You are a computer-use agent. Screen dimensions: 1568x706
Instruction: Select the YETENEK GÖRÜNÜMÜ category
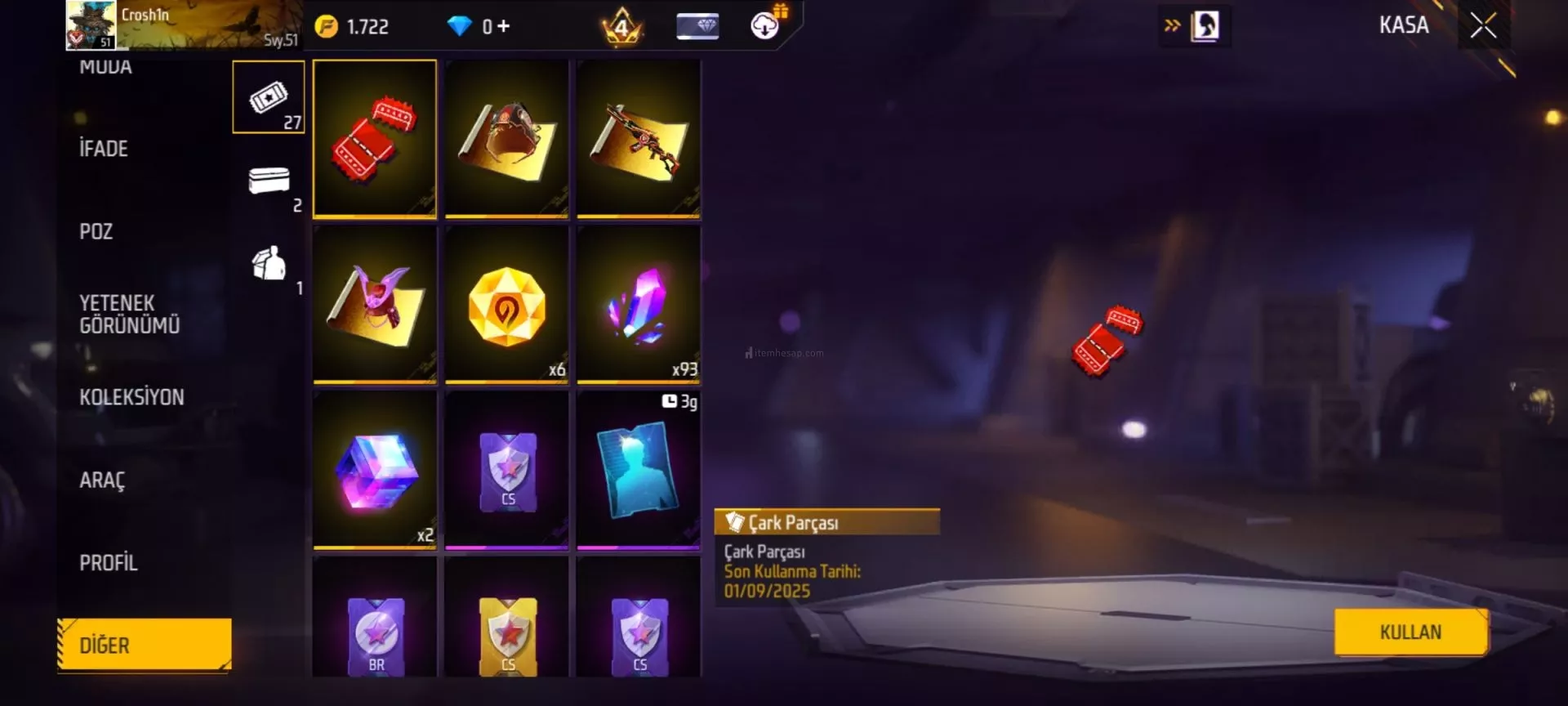tap(129, 314)
